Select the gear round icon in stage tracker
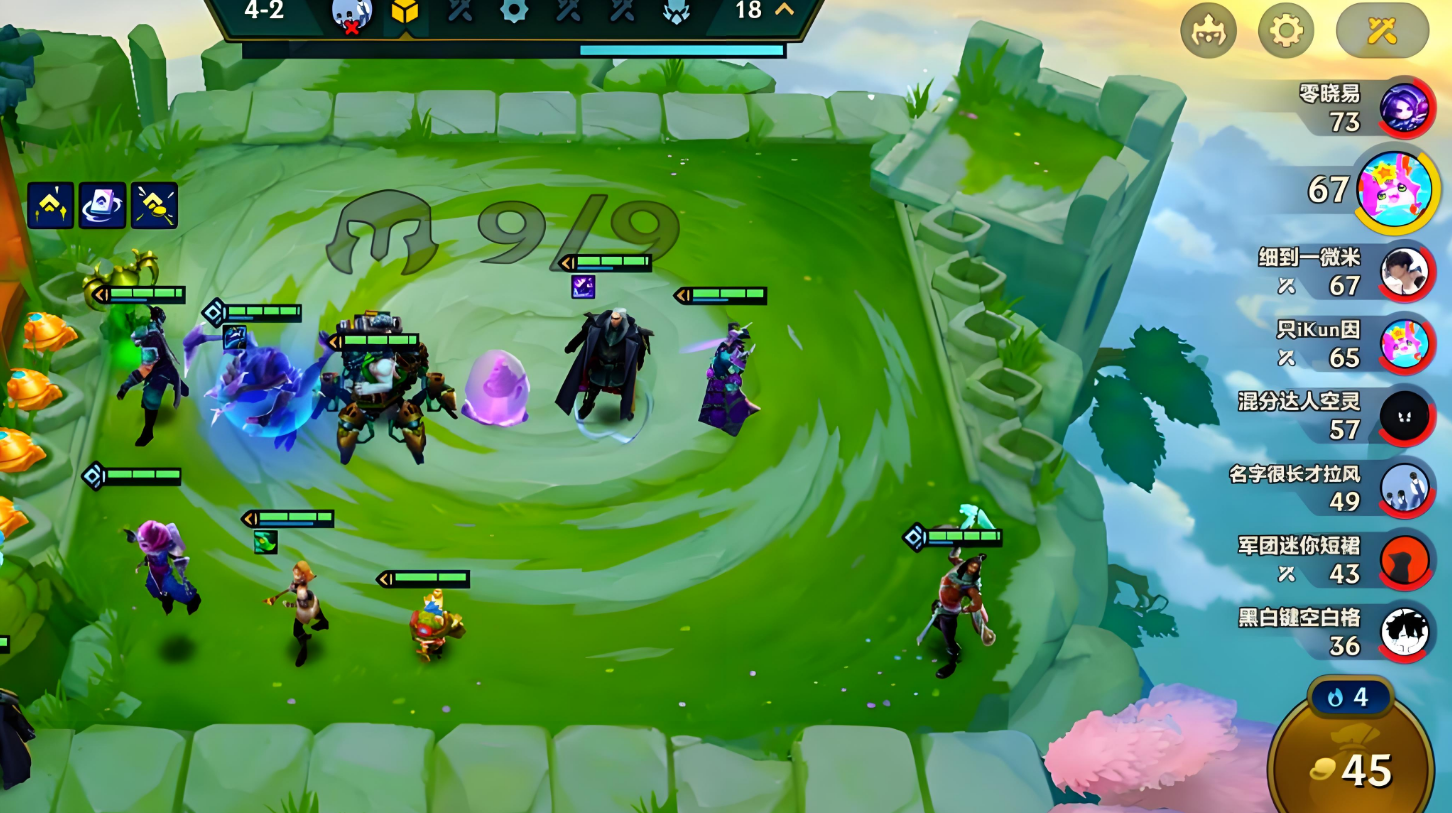The image size is (1452, 813). point(514,11)
